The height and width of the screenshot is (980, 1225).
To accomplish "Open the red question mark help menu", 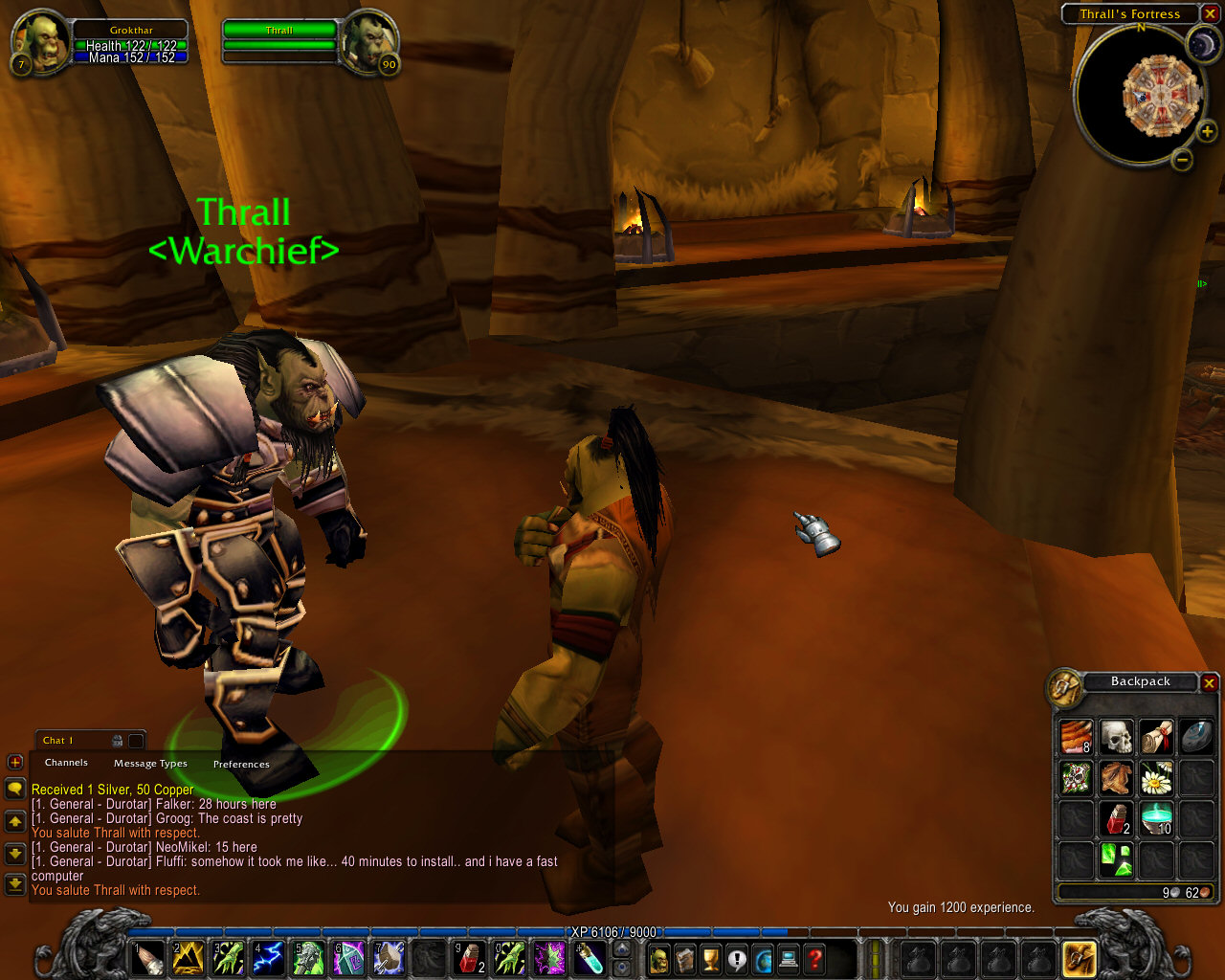I will pos(814,958).
